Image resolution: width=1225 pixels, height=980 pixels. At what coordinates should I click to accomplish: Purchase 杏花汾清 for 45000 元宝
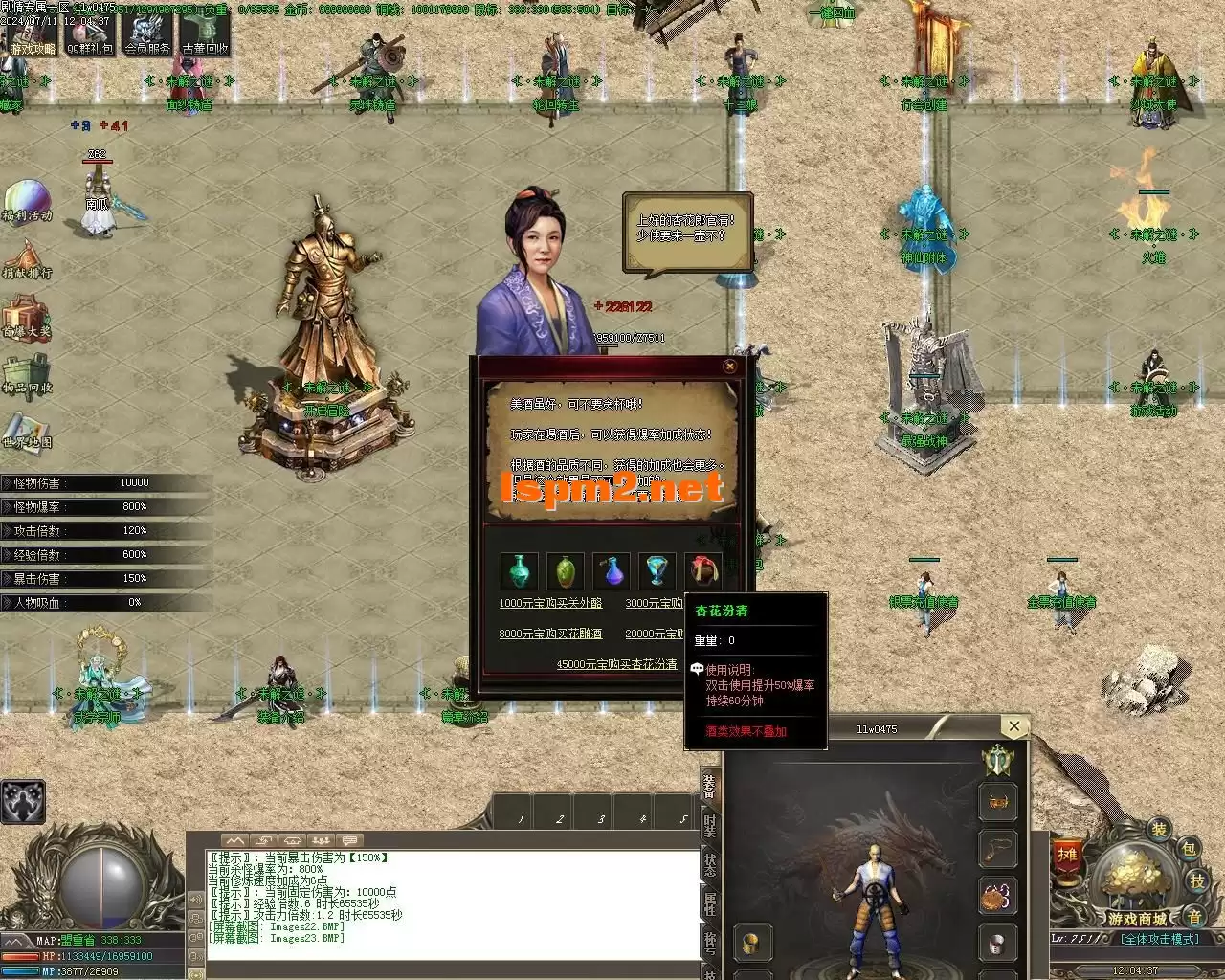coord(617,664)
